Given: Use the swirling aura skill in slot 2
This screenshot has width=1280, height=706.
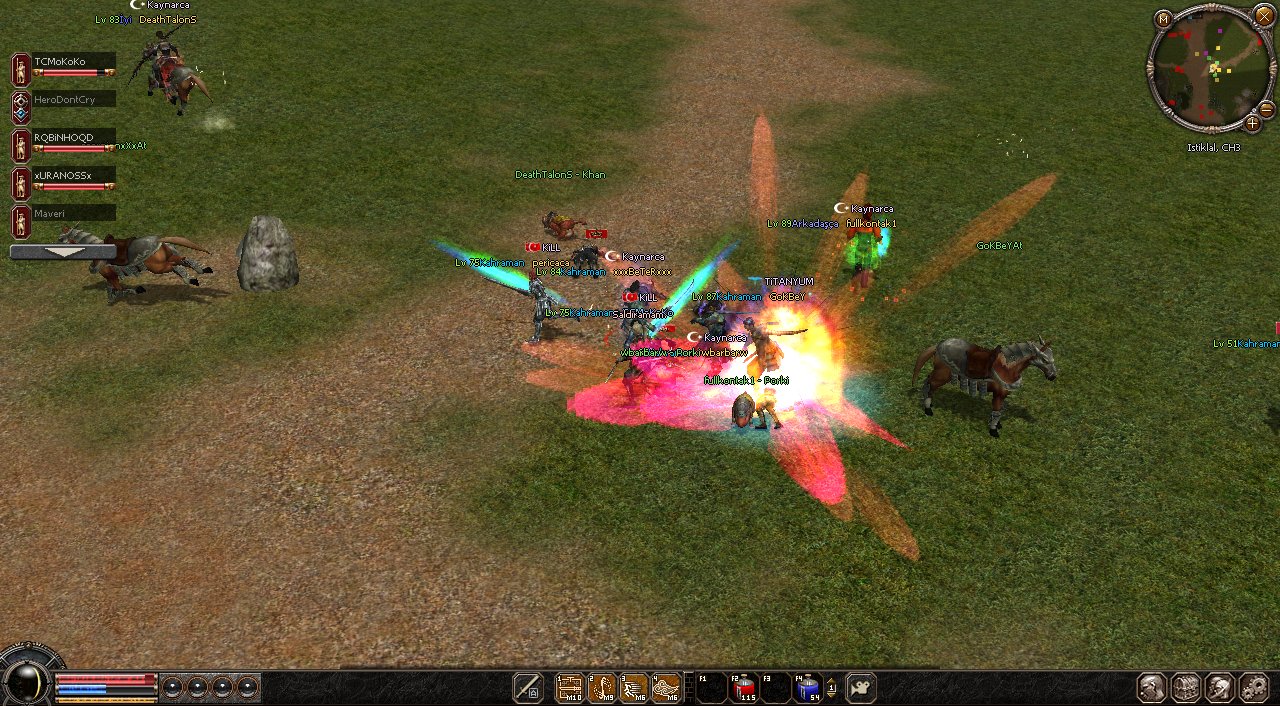Looking at the screenshot, I should coord(602,688).
